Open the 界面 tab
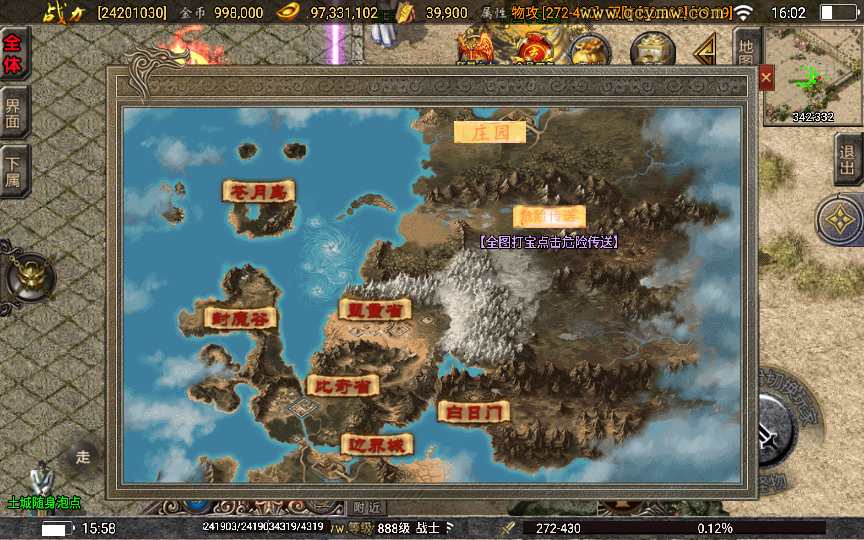This screenshot has width=864, height=540. (14, 111)
